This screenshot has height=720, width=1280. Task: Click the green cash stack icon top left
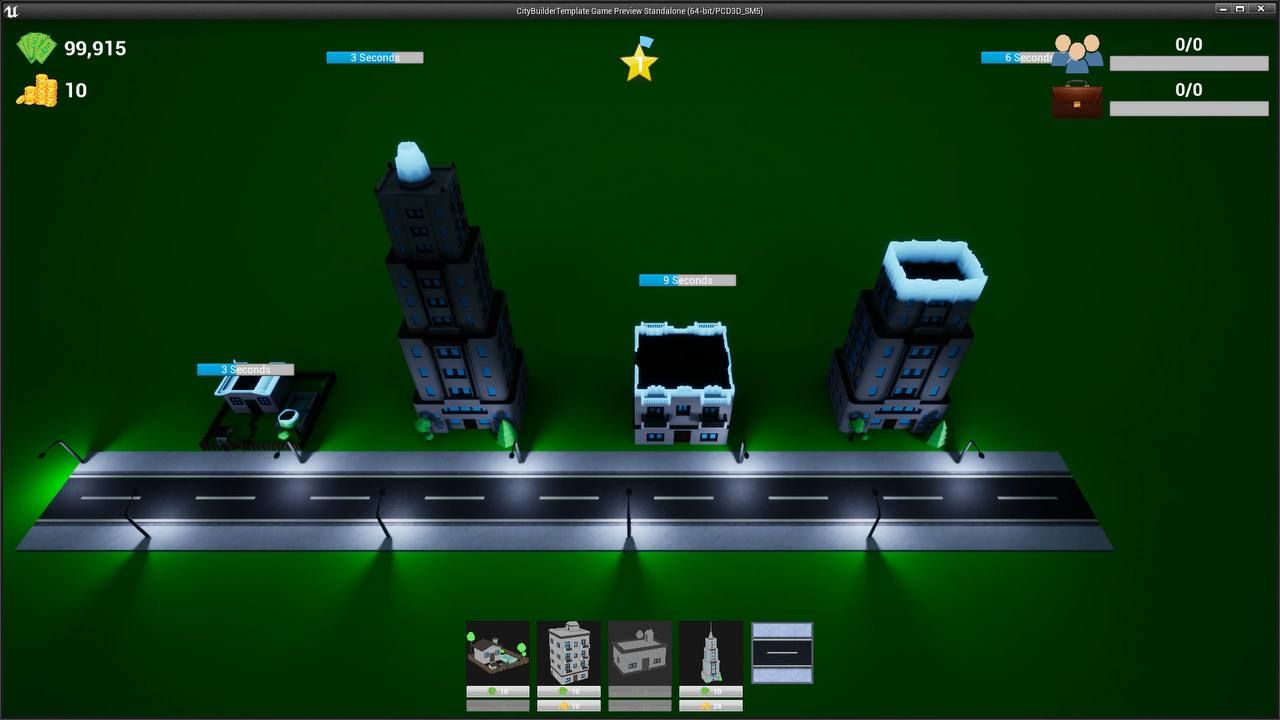(36, 47)
